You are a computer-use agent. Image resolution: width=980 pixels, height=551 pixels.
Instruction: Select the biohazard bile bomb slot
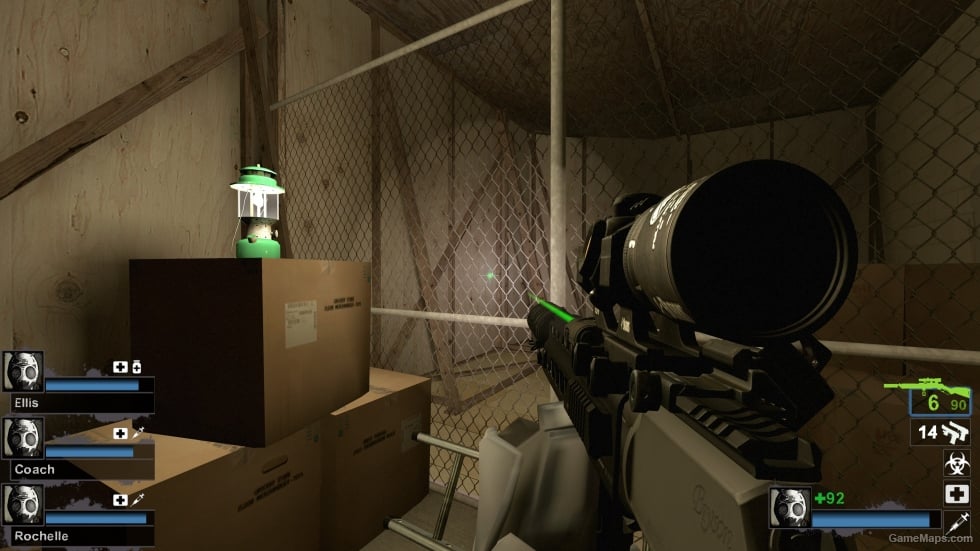pos(958,463)
